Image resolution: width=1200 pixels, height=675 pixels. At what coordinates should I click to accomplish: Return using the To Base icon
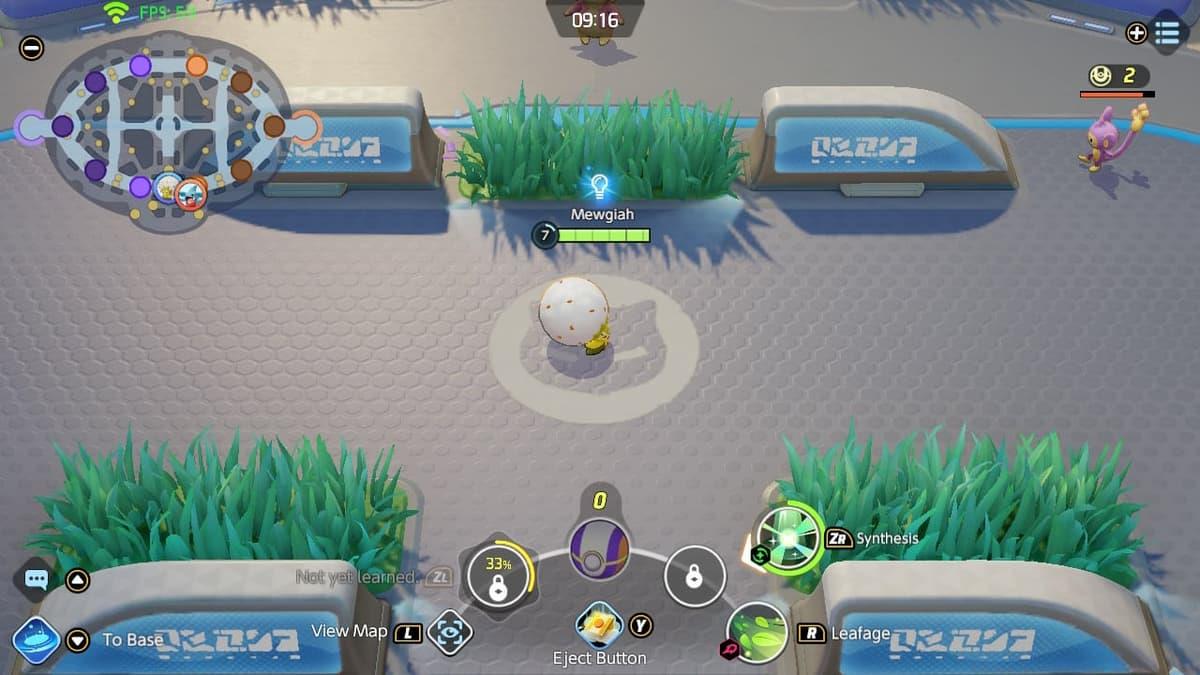pyautogui.click(x=36, y=640)
